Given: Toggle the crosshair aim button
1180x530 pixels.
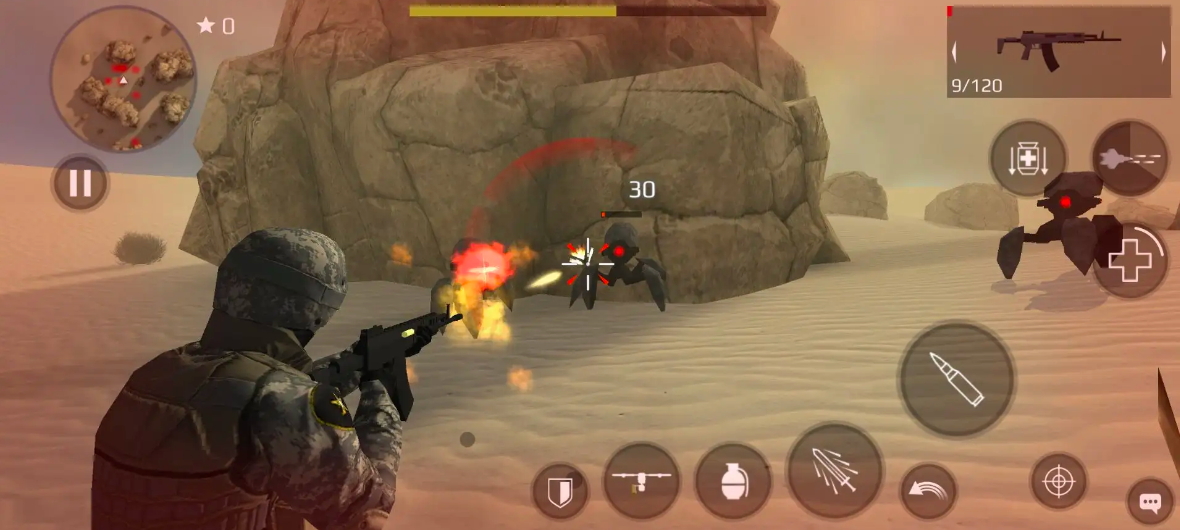Looking at the screenshot, I should pos(1059,482).
